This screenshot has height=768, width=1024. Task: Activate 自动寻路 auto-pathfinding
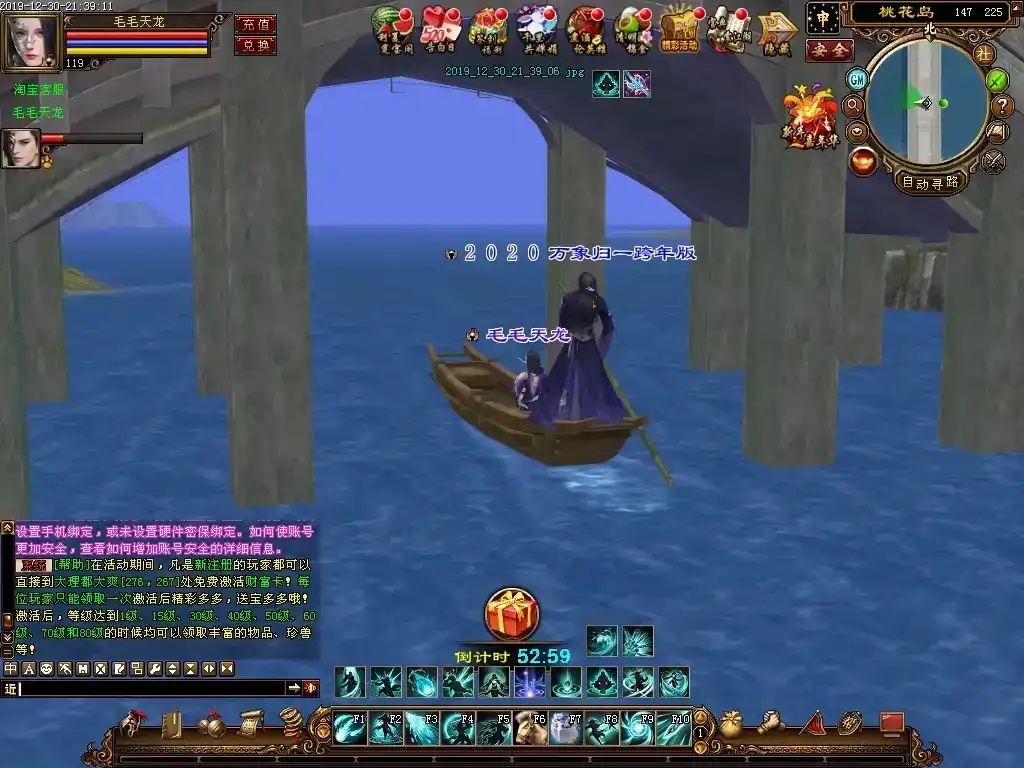point(930,182)
